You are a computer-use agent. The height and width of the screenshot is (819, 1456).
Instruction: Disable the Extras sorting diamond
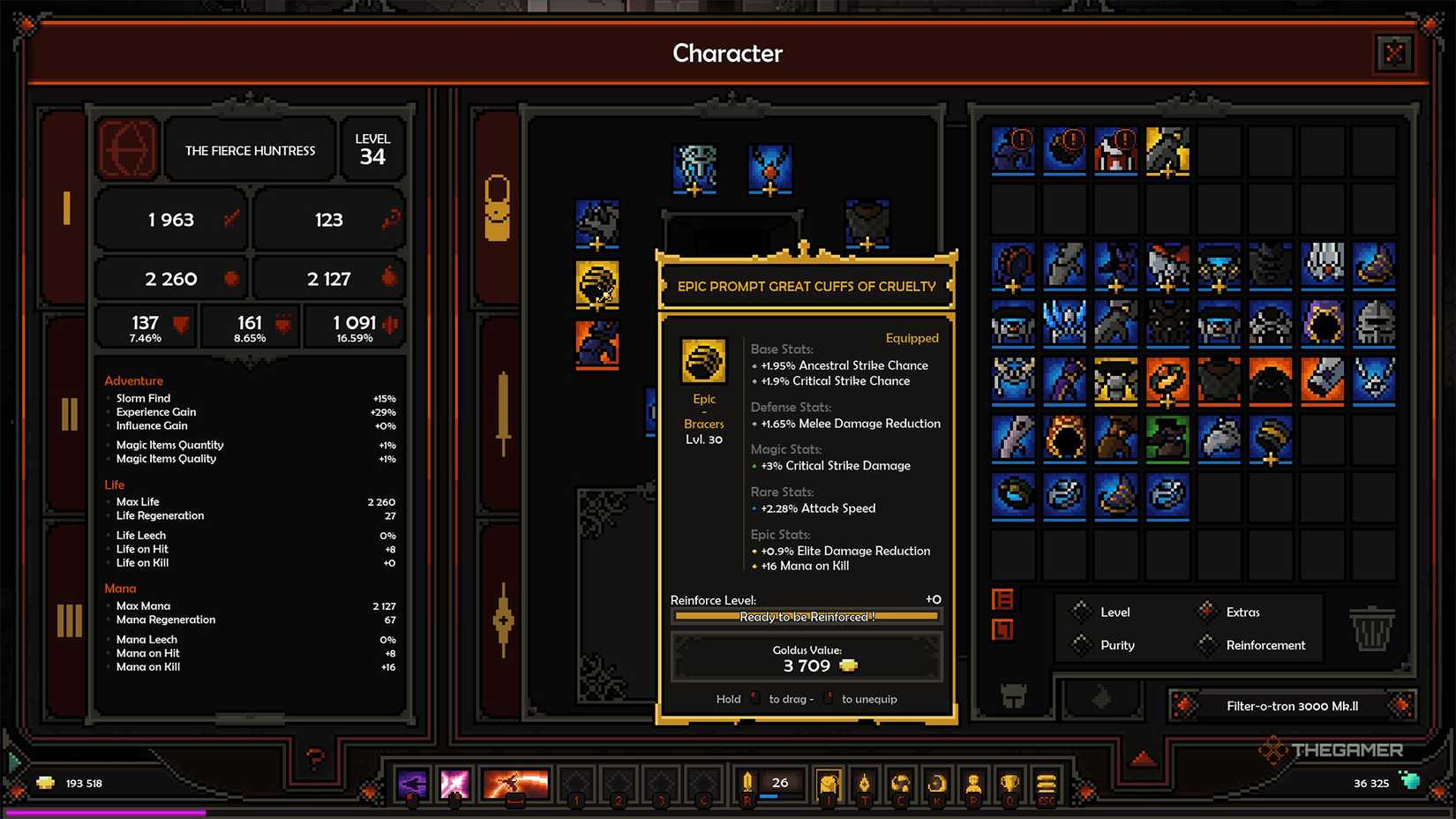(1206, 611)
